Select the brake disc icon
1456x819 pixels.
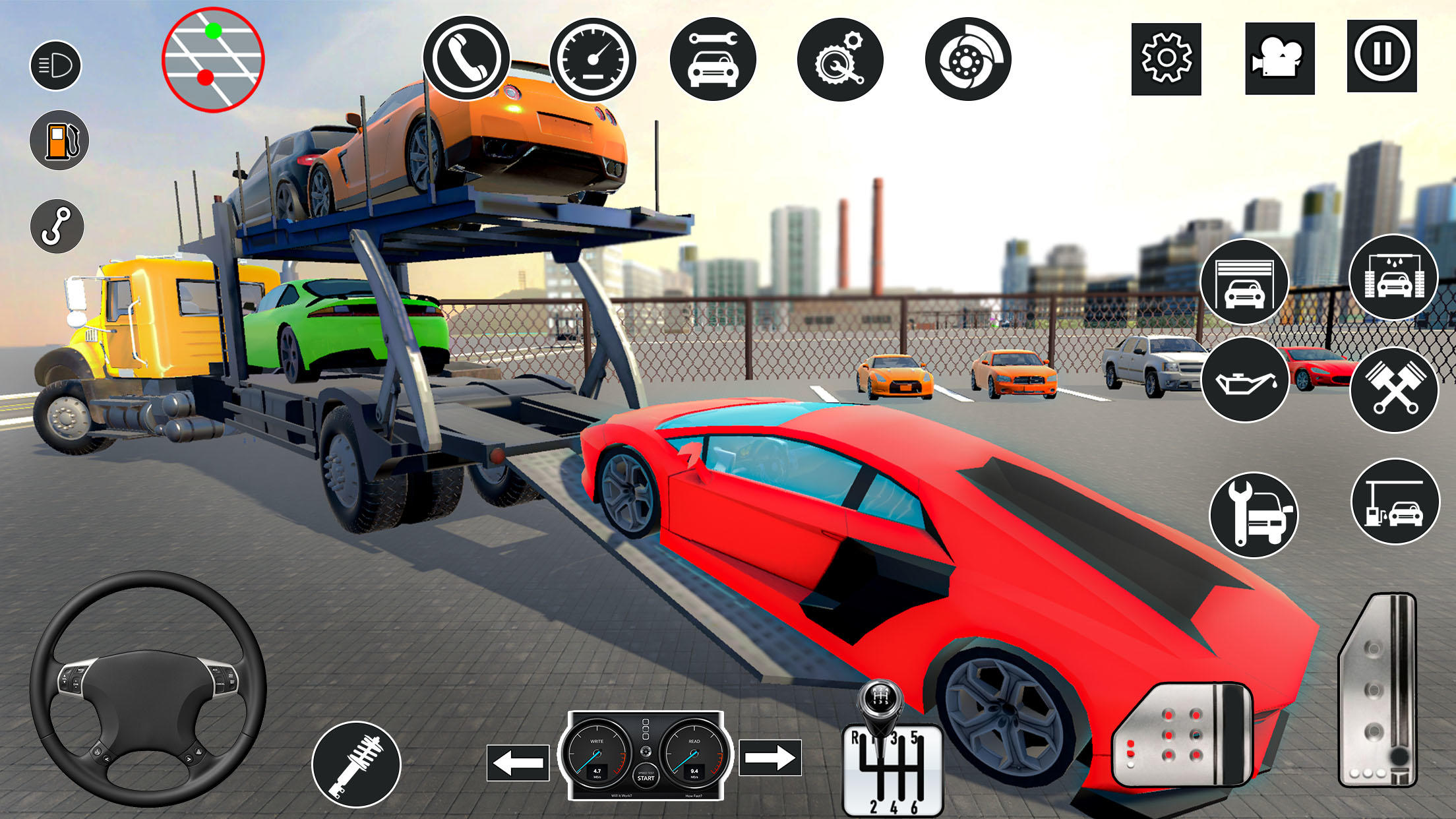pyautogui.click(x=967, y=59)
